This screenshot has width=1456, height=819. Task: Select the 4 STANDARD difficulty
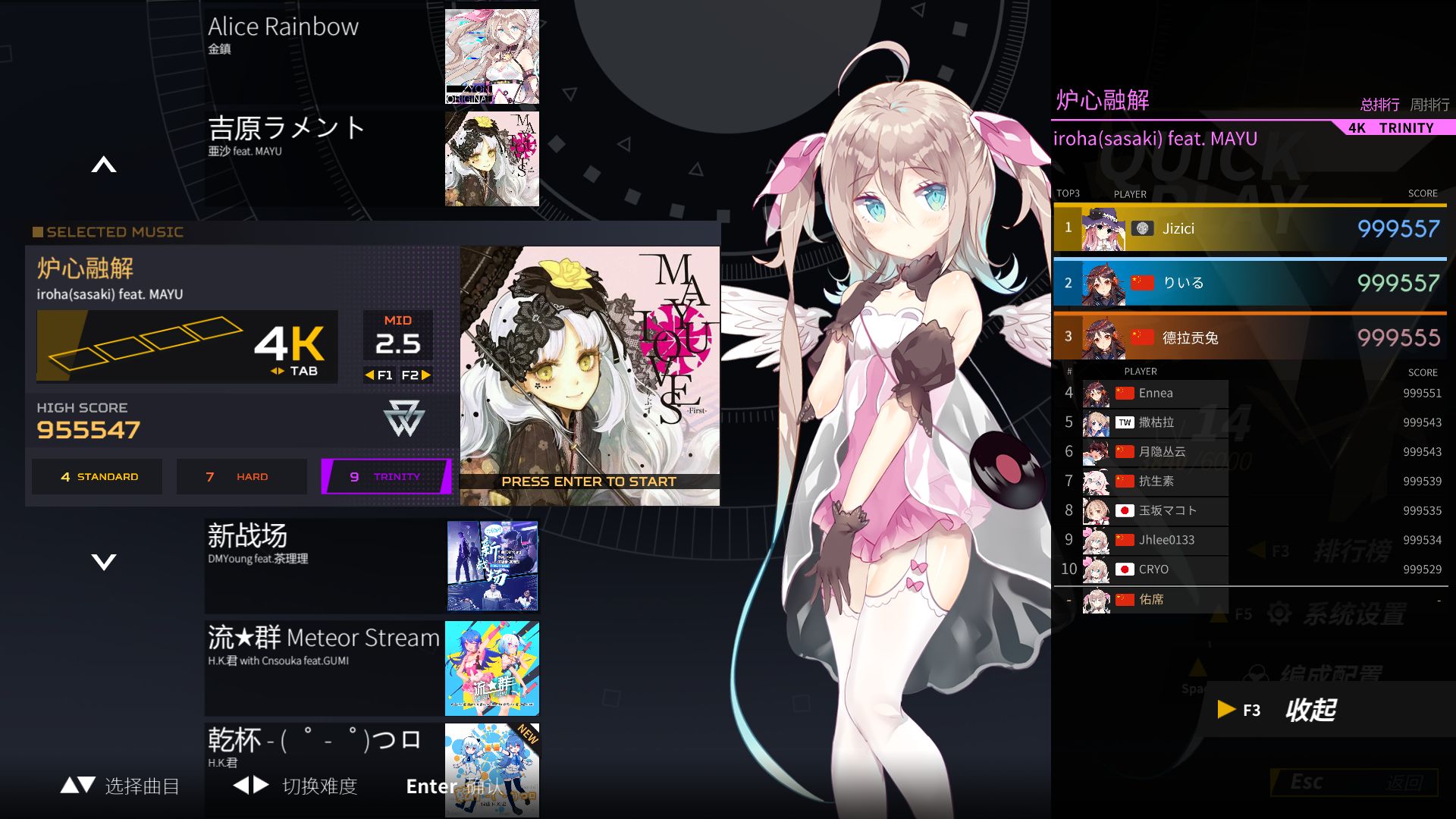click(96, 476)
